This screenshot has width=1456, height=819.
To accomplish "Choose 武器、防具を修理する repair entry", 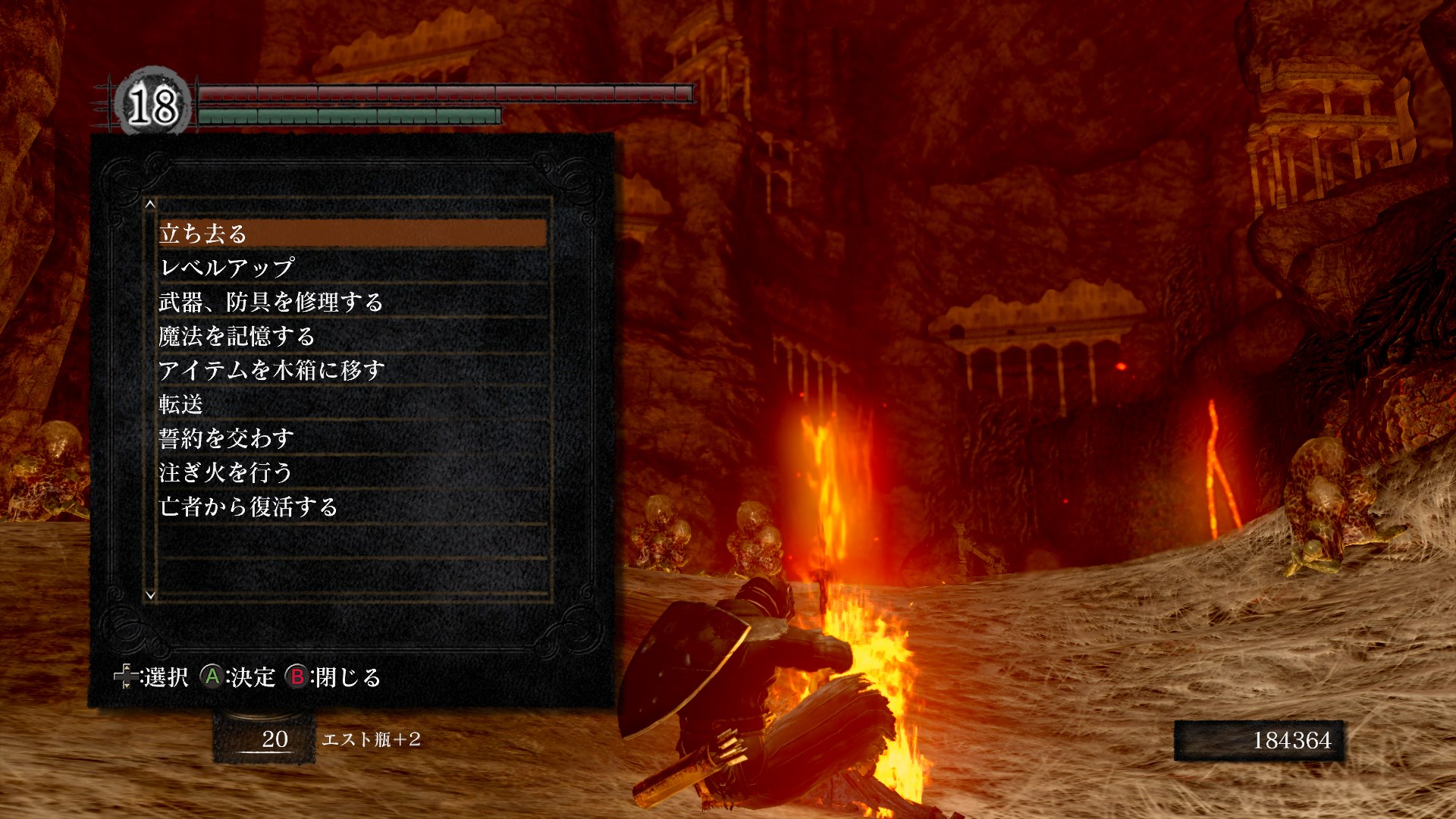I will (x=353, y=302).
